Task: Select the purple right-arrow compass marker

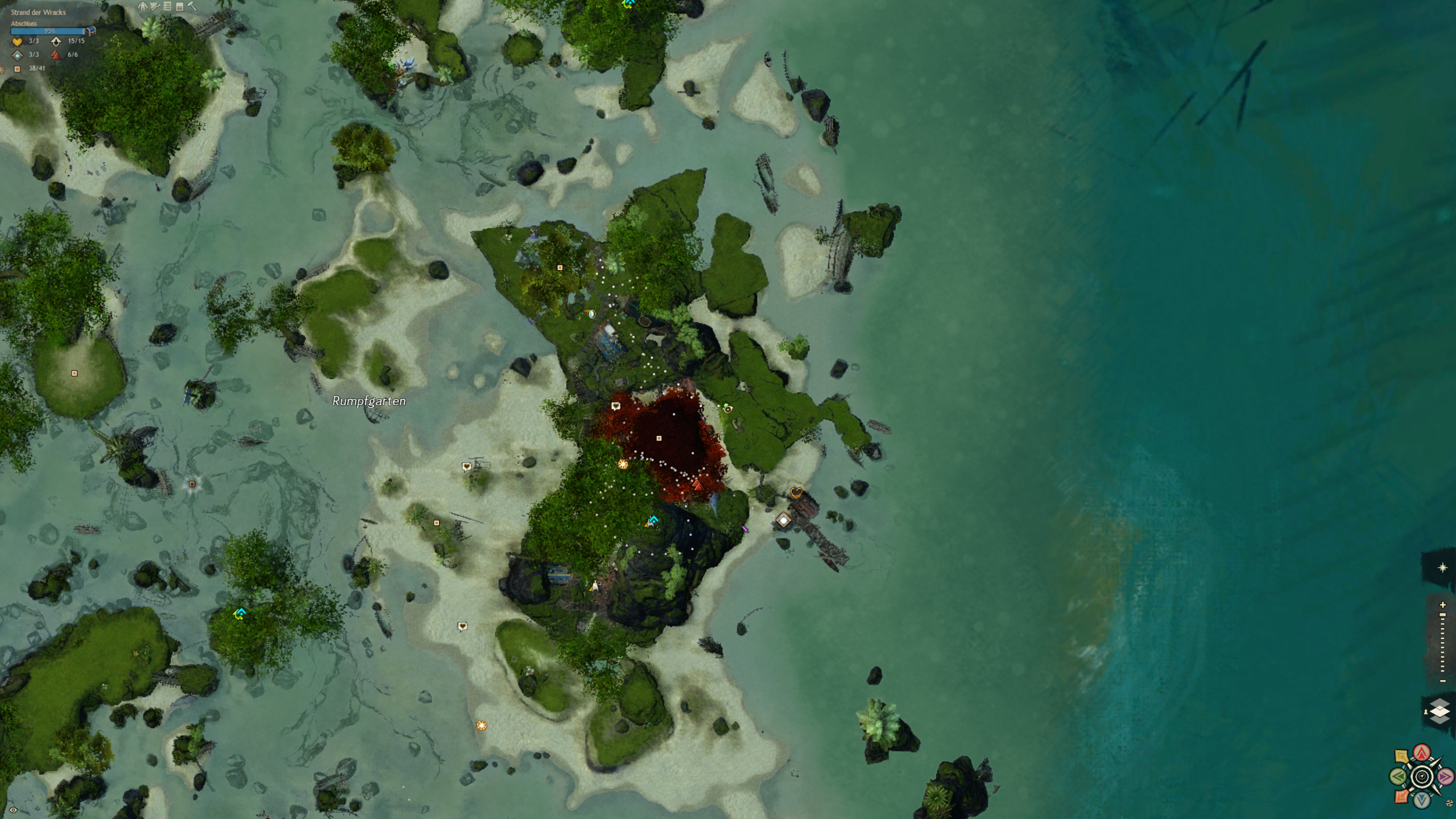Action: point(1445,776)
